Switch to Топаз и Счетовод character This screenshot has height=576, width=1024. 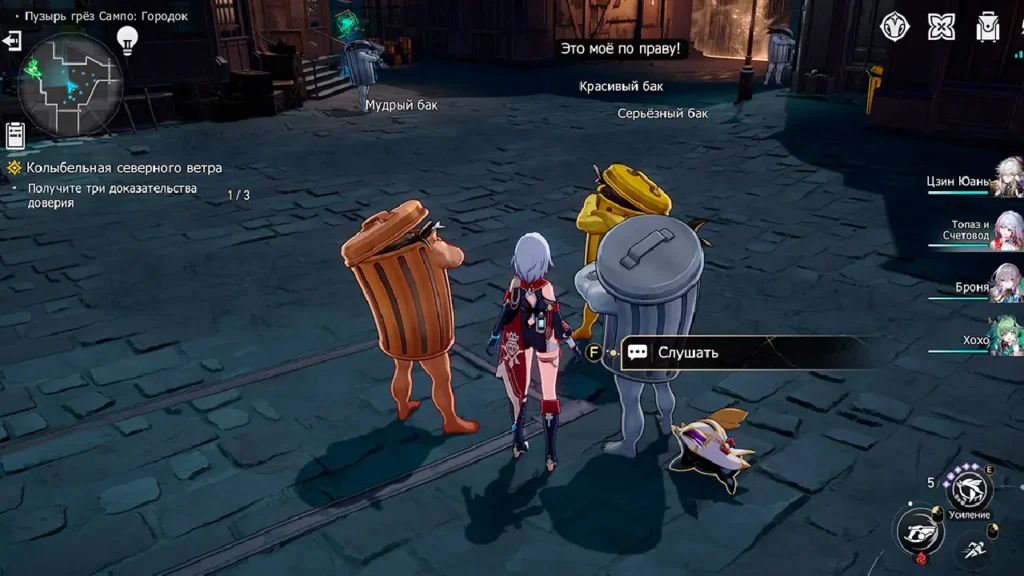tap(1006, 231)
